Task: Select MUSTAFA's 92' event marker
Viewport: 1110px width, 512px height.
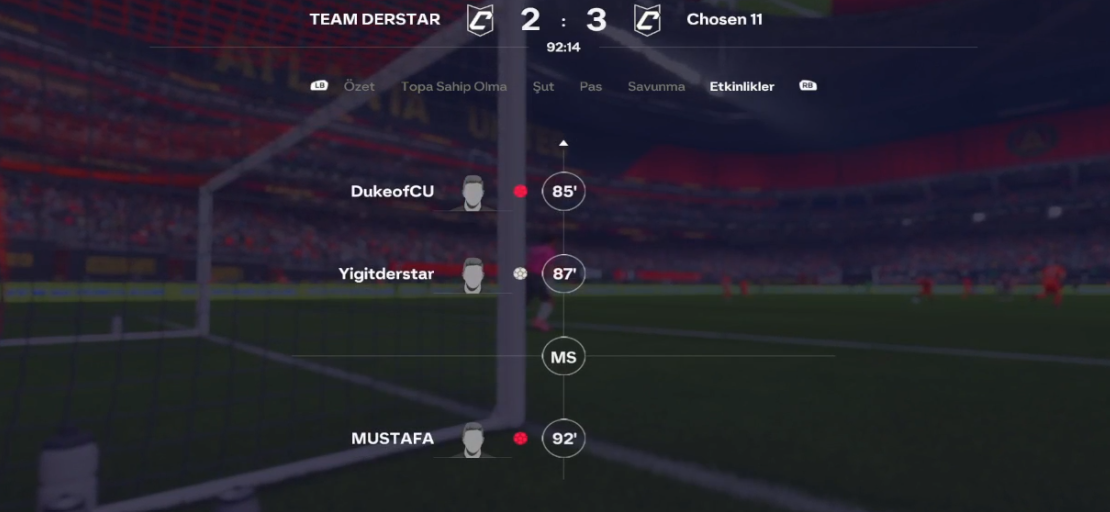Action: click(563, 438)
